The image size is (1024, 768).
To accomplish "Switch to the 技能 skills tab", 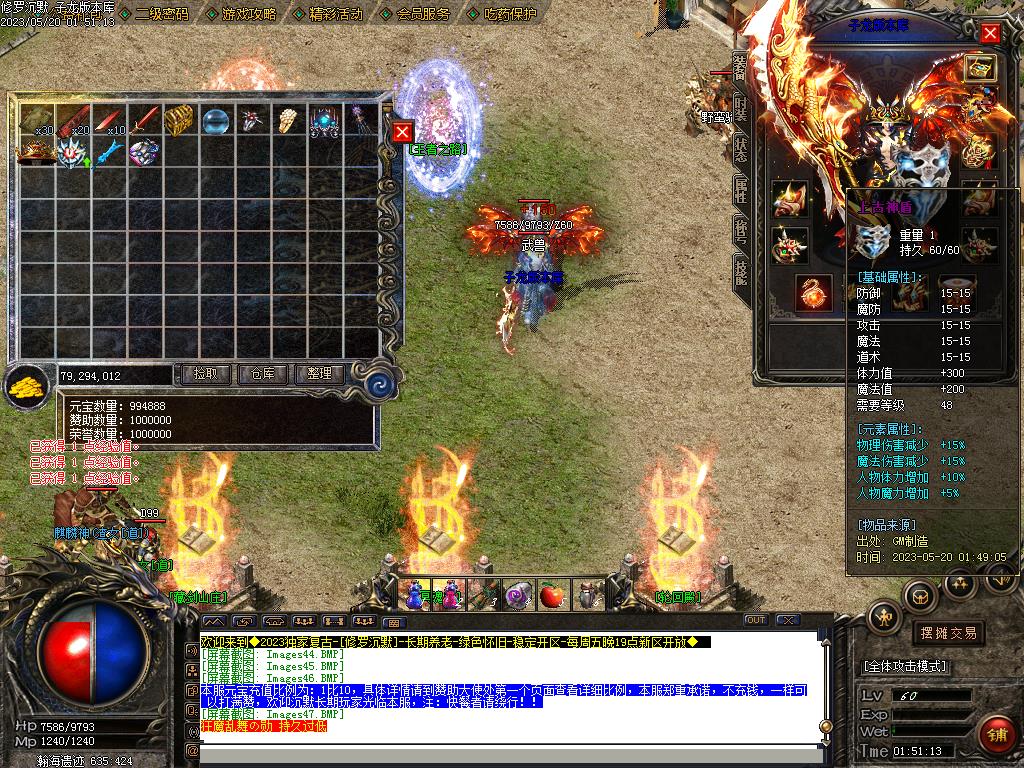I will tap(740, 270).
